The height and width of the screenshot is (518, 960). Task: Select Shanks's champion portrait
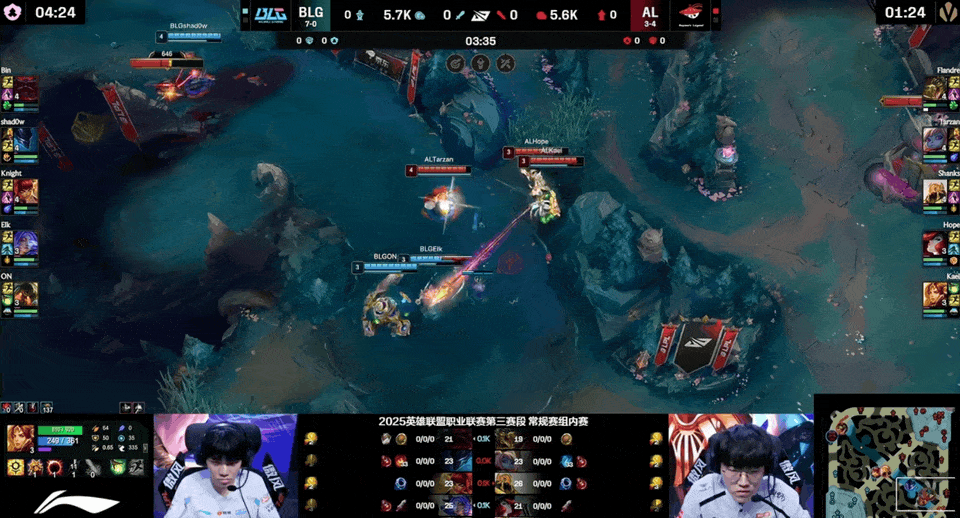tap(934, 191)
